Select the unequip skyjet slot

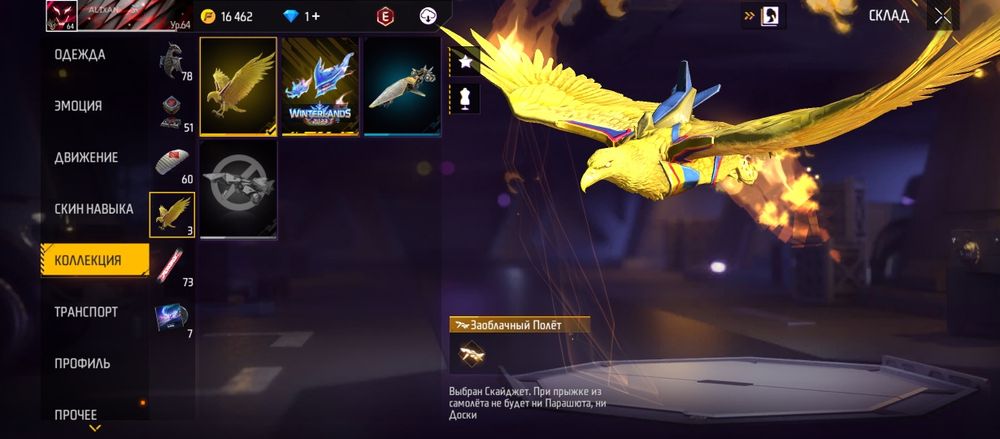point(238,189)
